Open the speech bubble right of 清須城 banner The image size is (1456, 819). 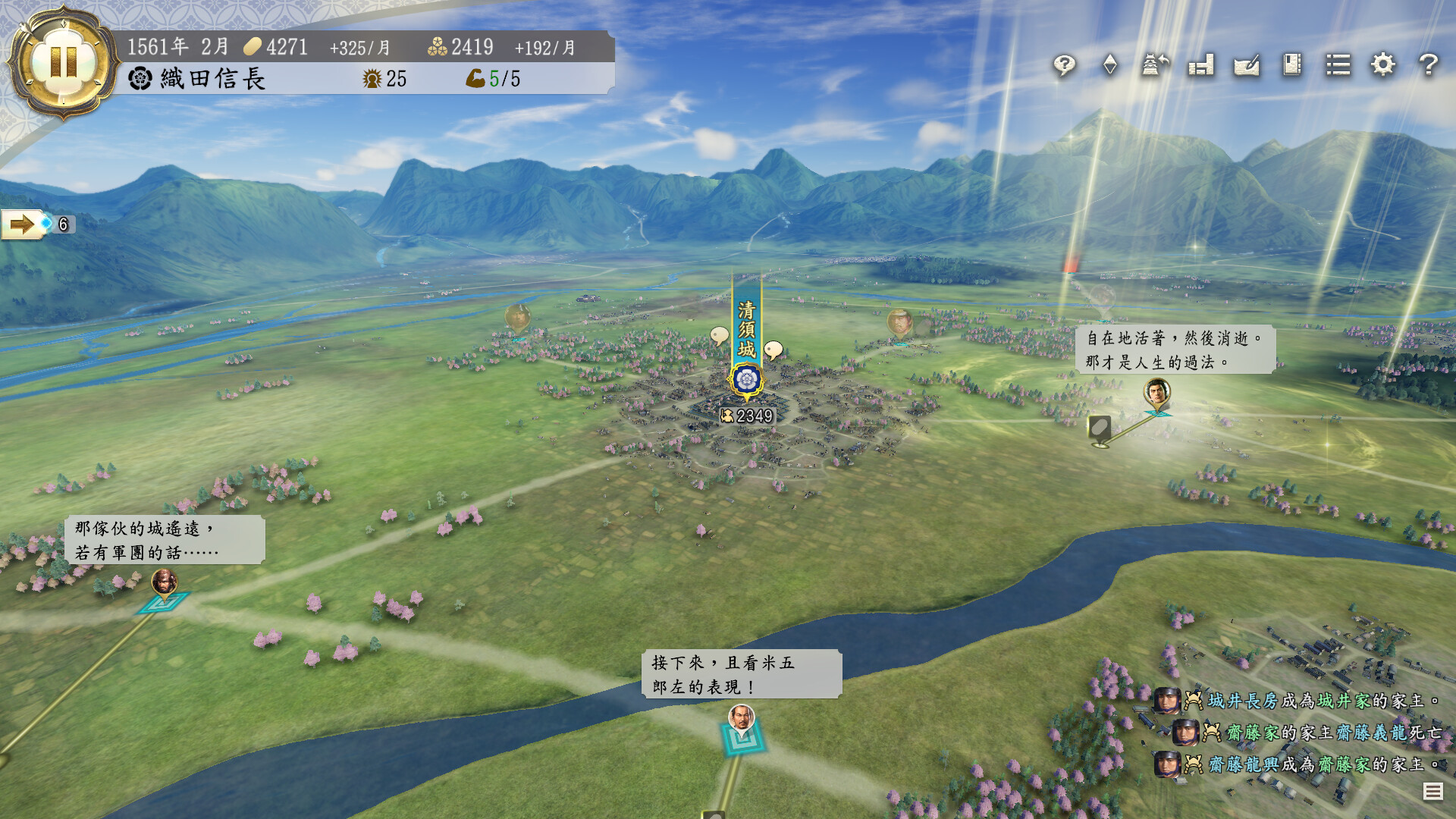pos(773,350)
